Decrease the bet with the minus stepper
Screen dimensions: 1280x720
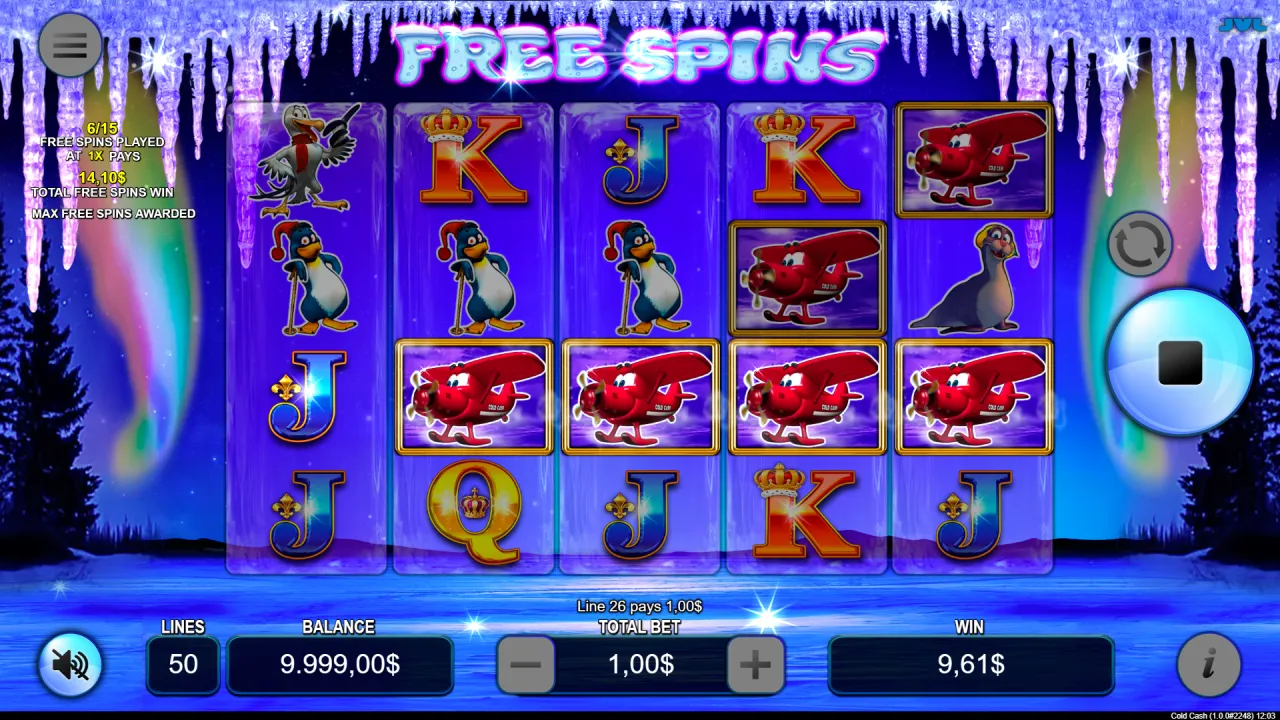(526, 664)
